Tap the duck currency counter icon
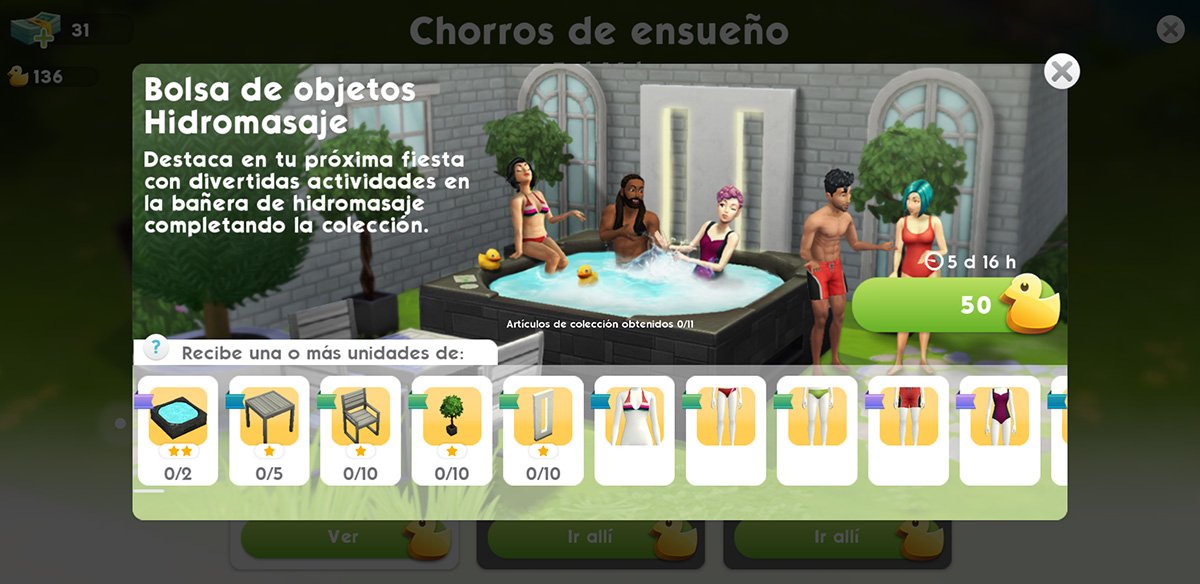The width and height of the screenshot is (1200, 584). (x=18, y=76)
